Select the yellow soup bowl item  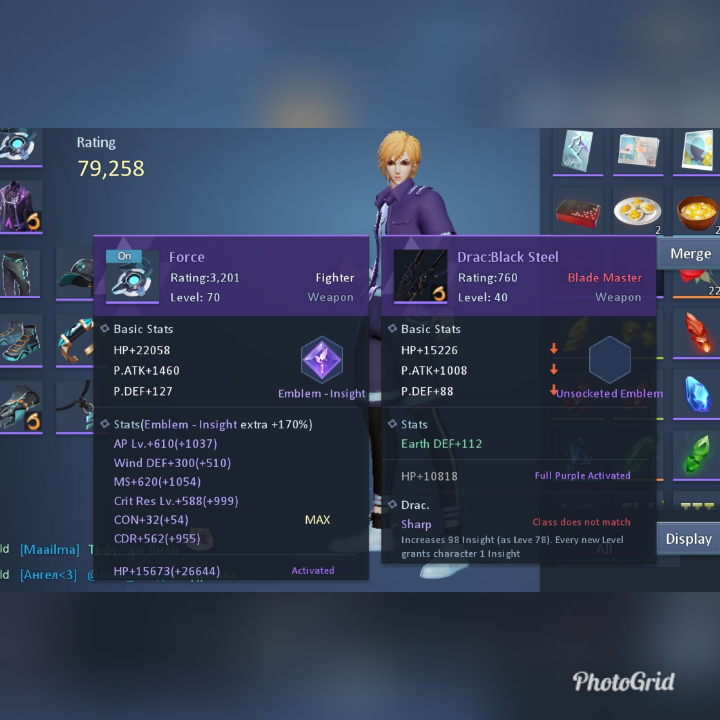pyautogui.click(x=697, y=211)
